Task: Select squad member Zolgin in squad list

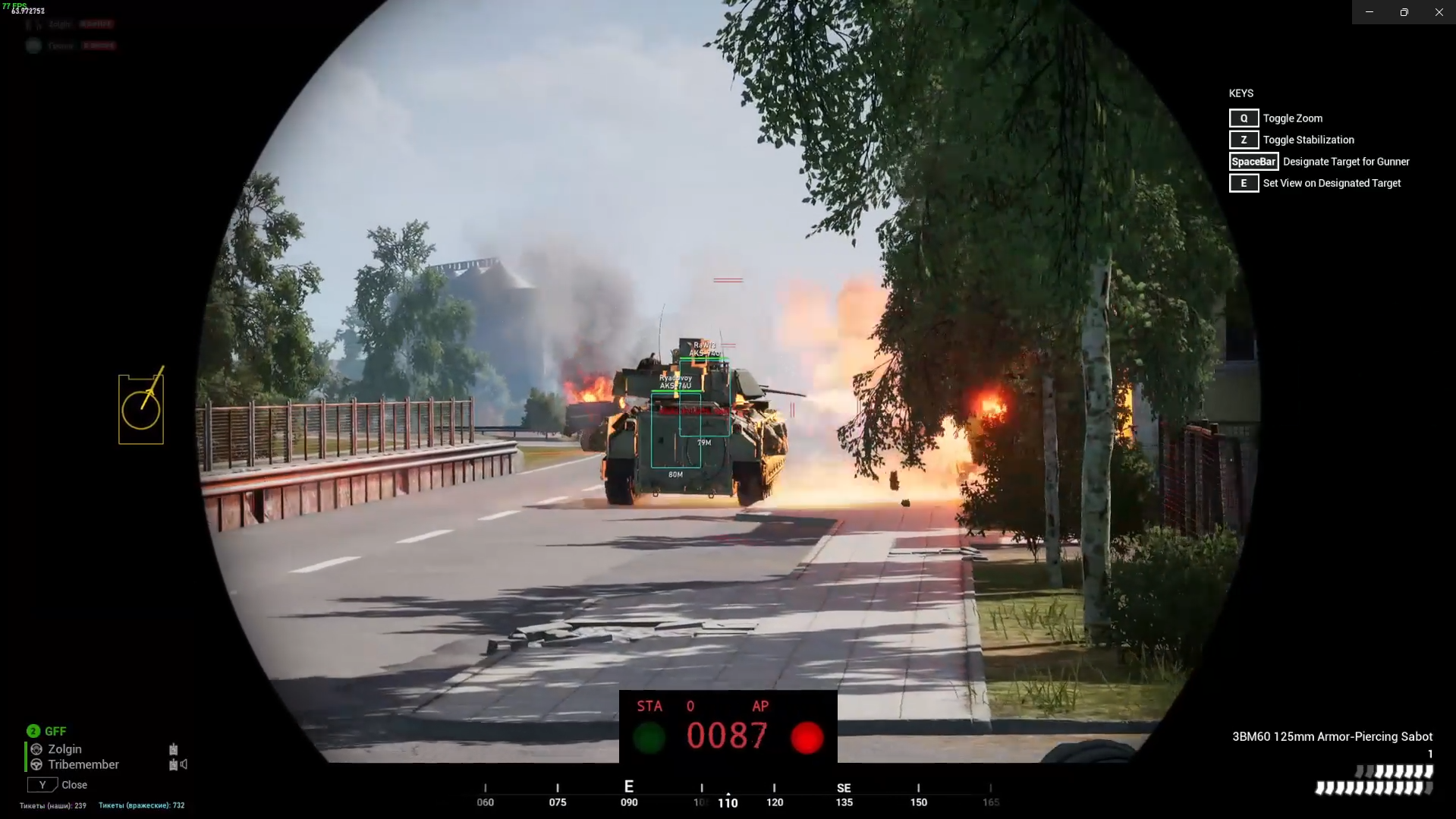Action: point(64,749)
